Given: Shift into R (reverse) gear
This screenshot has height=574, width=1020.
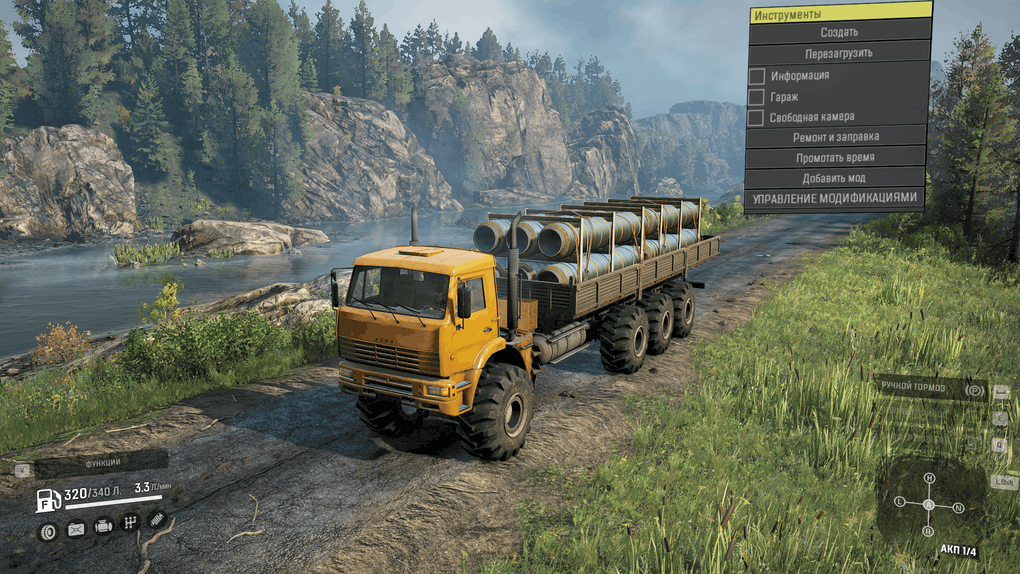Looking at the screenshot, I should 929,530.
